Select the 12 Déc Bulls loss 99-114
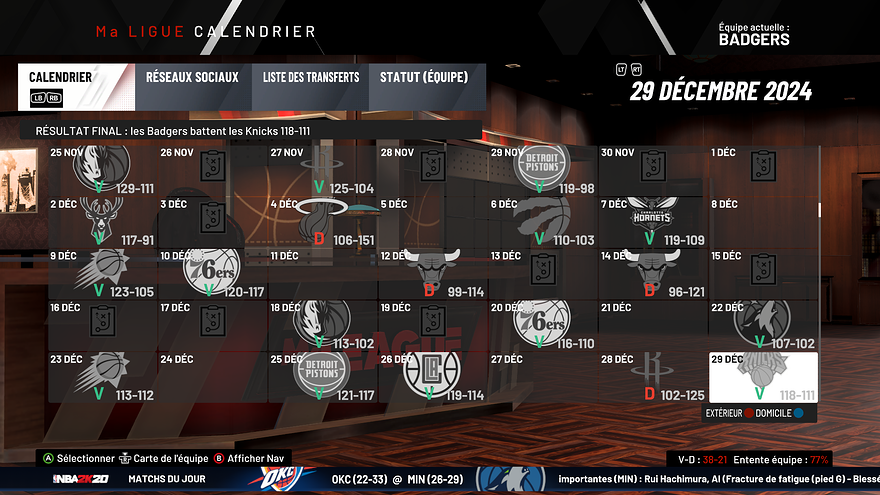Image resolution: width=880 pixels, height=495 pixels. click(x=432, y=272)
